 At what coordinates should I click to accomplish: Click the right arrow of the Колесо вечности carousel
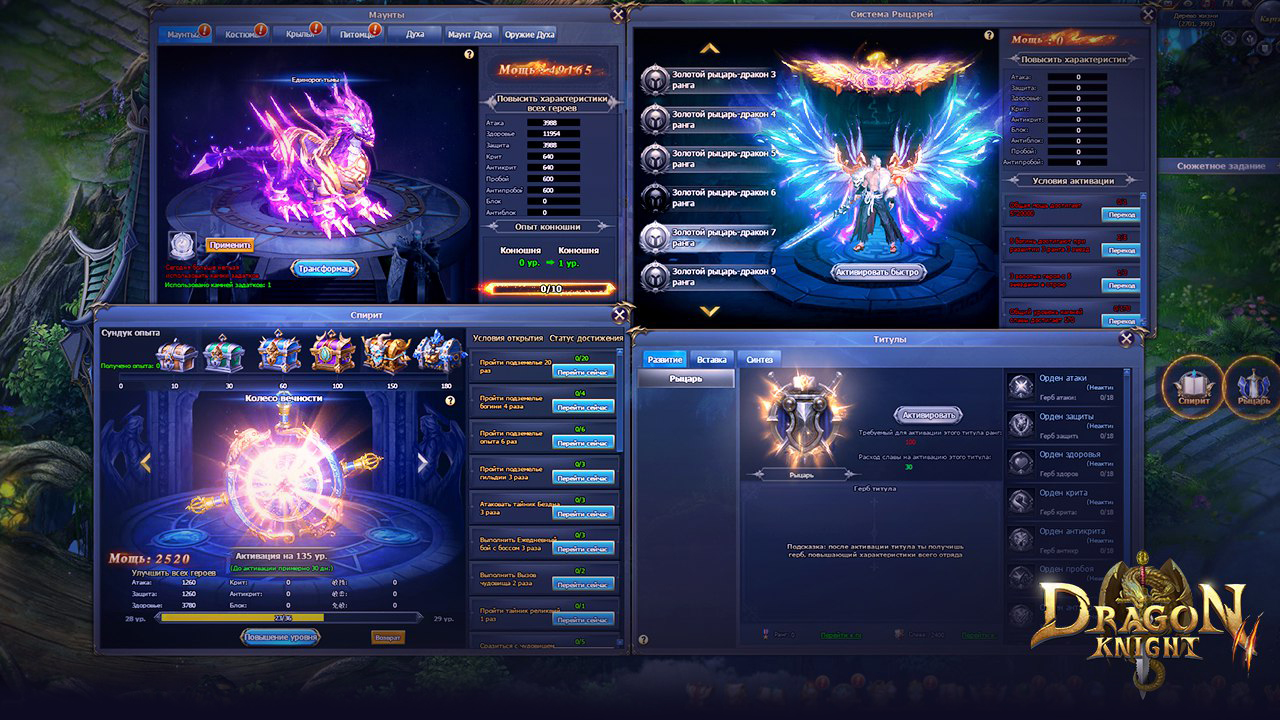423,463
